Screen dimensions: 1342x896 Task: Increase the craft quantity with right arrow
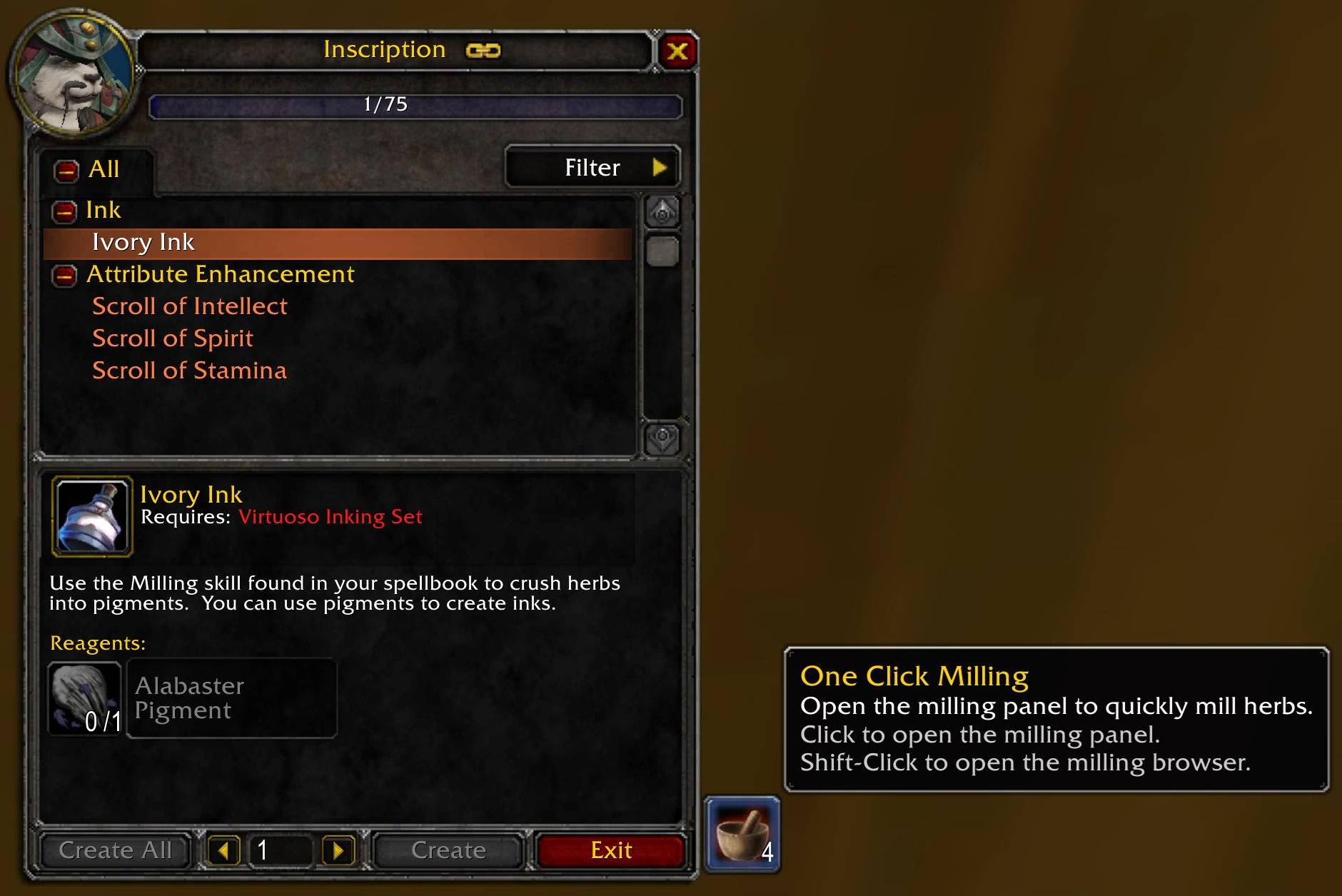tap(338, 850)
